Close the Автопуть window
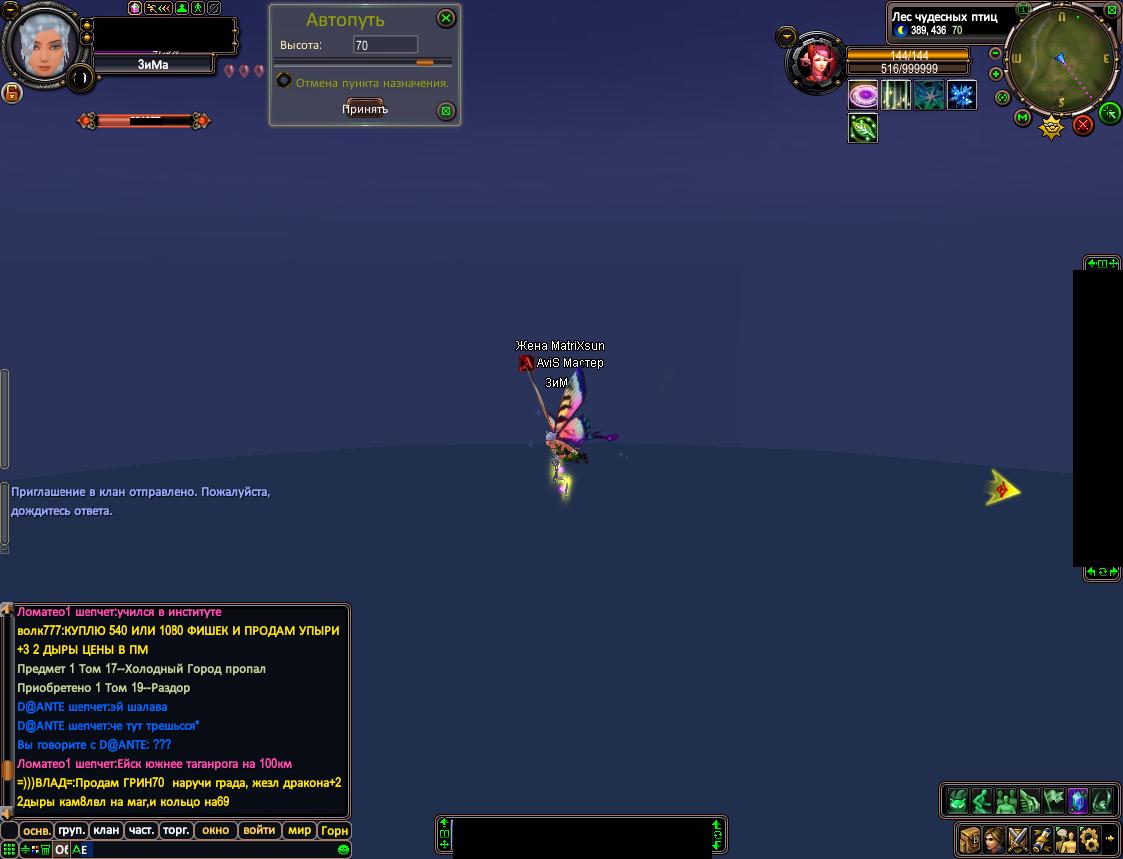The width and height of the screenshot is (1123, 859). 447,18
